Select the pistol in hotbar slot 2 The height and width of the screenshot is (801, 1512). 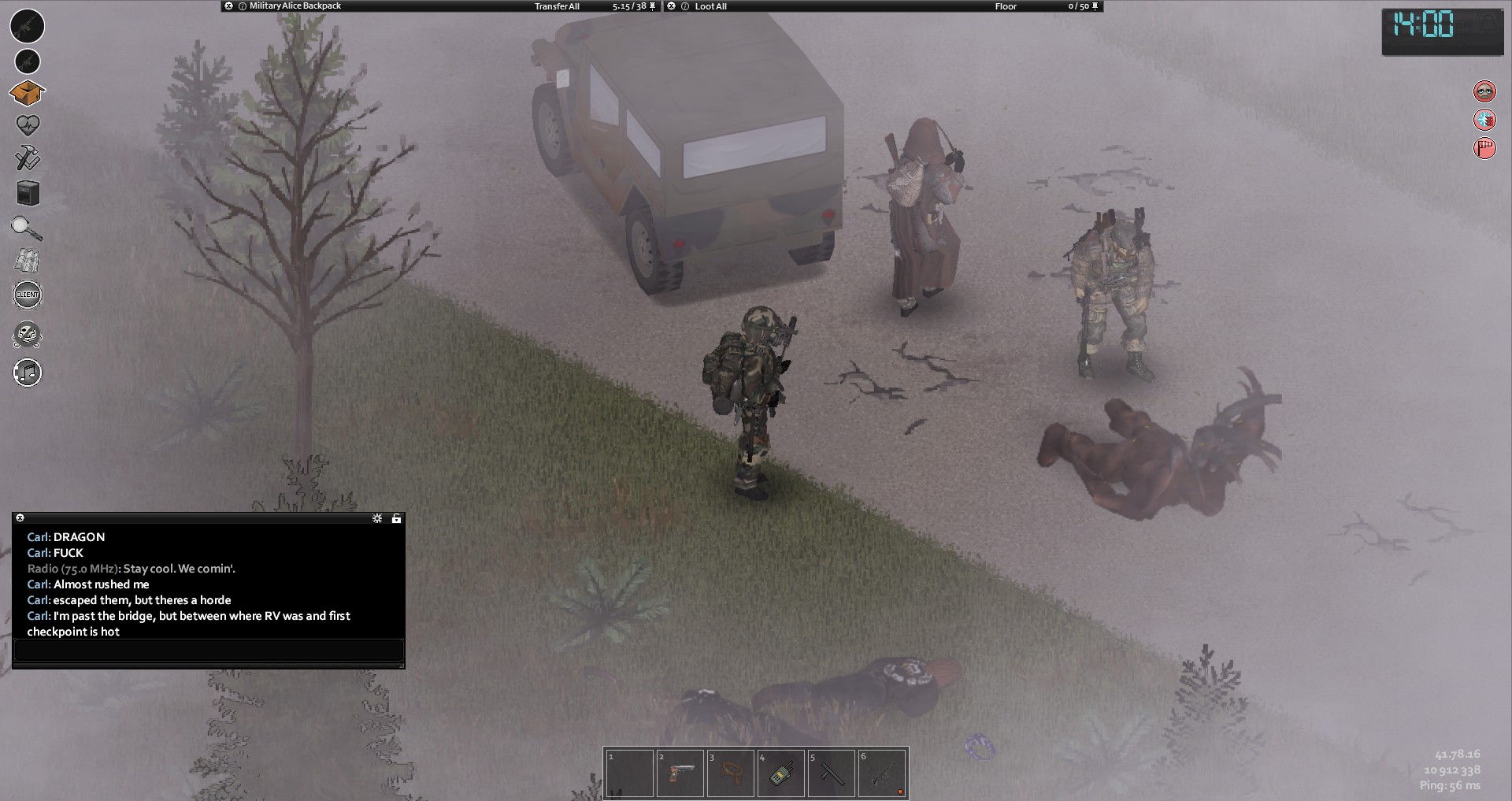pyautogui.click(x=680, y=773)
